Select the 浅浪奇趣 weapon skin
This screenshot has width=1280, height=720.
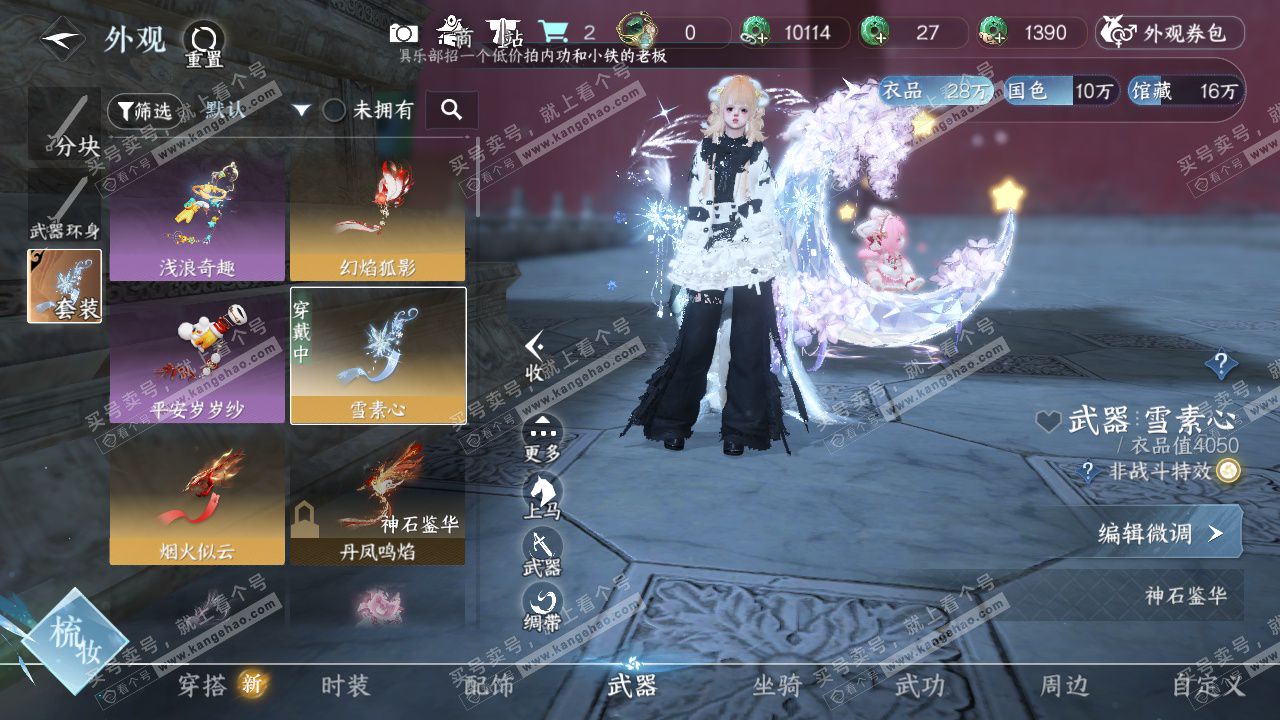coord(197,218)
